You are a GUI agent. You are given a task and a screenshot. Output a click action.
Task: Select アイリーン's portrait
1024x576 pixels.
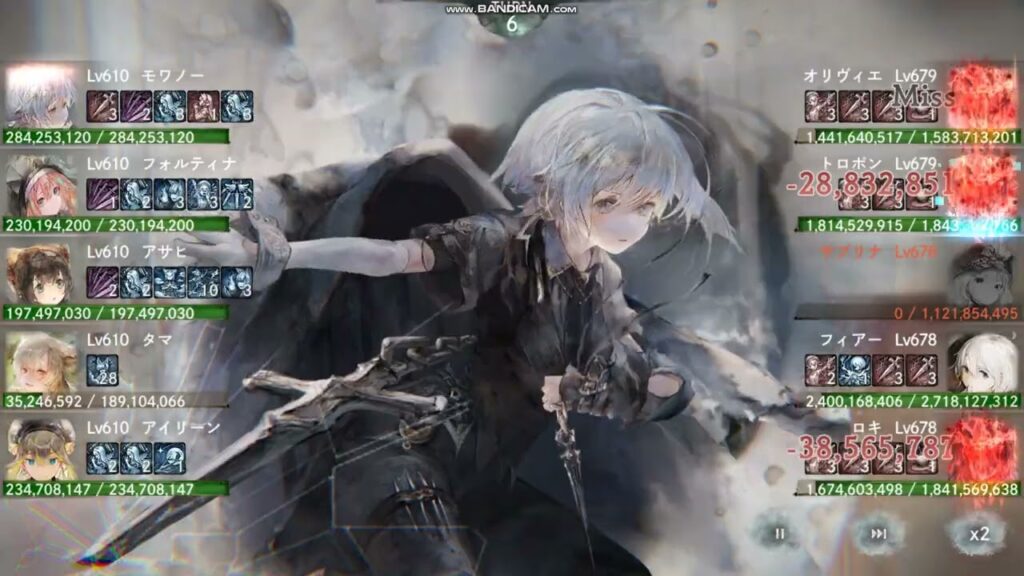pyautogui.click(x=41, y=450)
